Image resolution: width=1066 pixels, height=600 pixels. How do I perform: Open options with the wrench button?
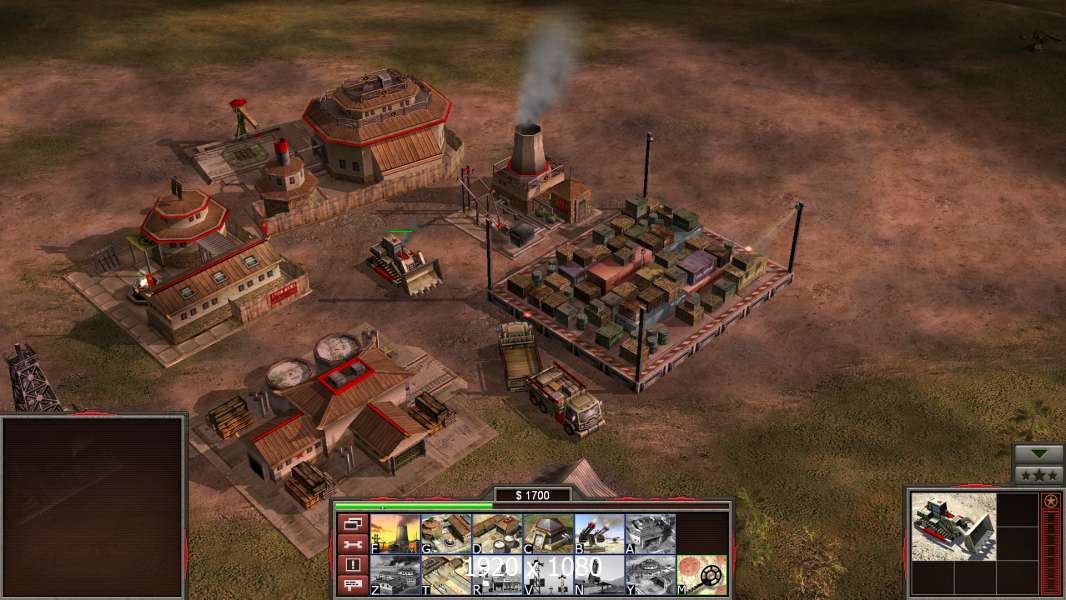pyautogui.click(x=352, y=544)
